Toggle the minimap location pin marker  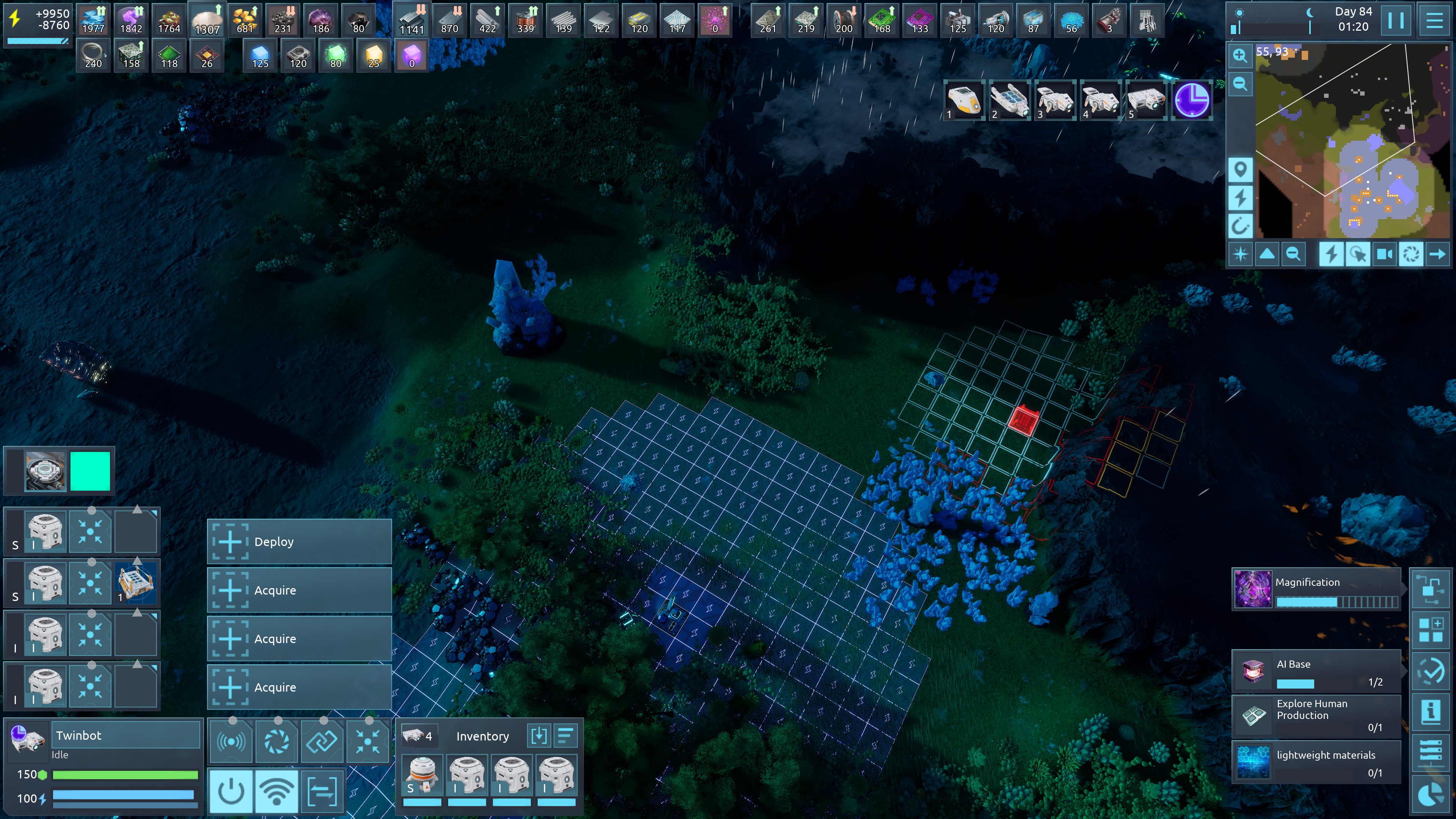click(1240, 169)
